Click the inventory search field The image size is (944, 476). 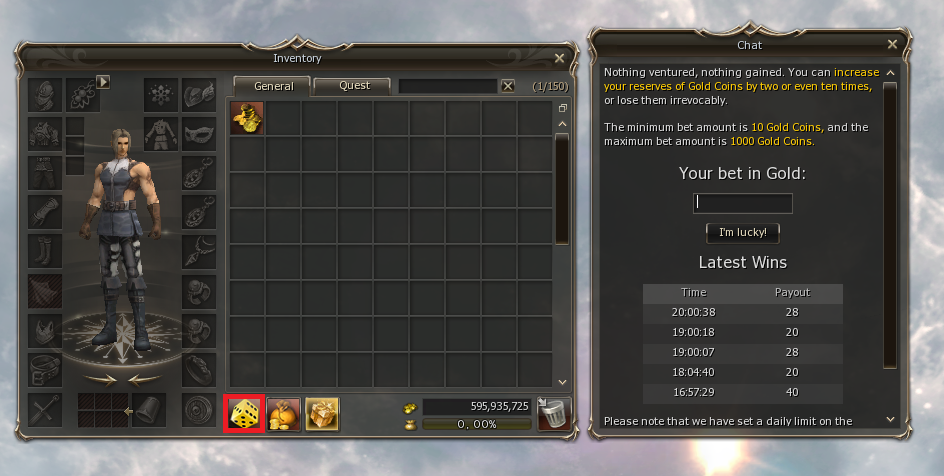pyautogui.click(x=447, y=86)
